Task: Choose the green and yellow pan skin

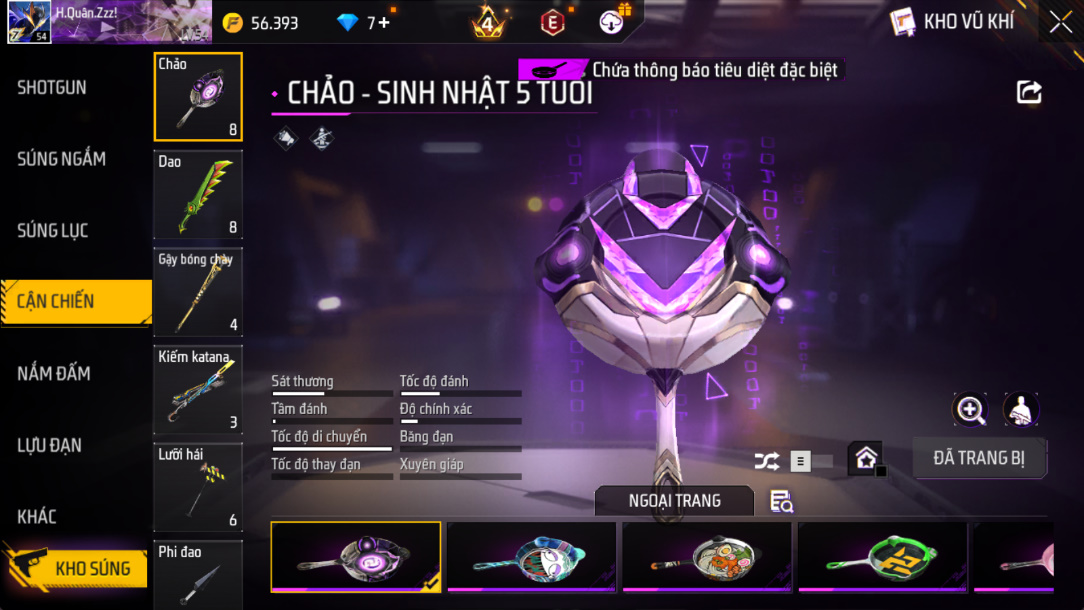Action: [x=881, y=556]
